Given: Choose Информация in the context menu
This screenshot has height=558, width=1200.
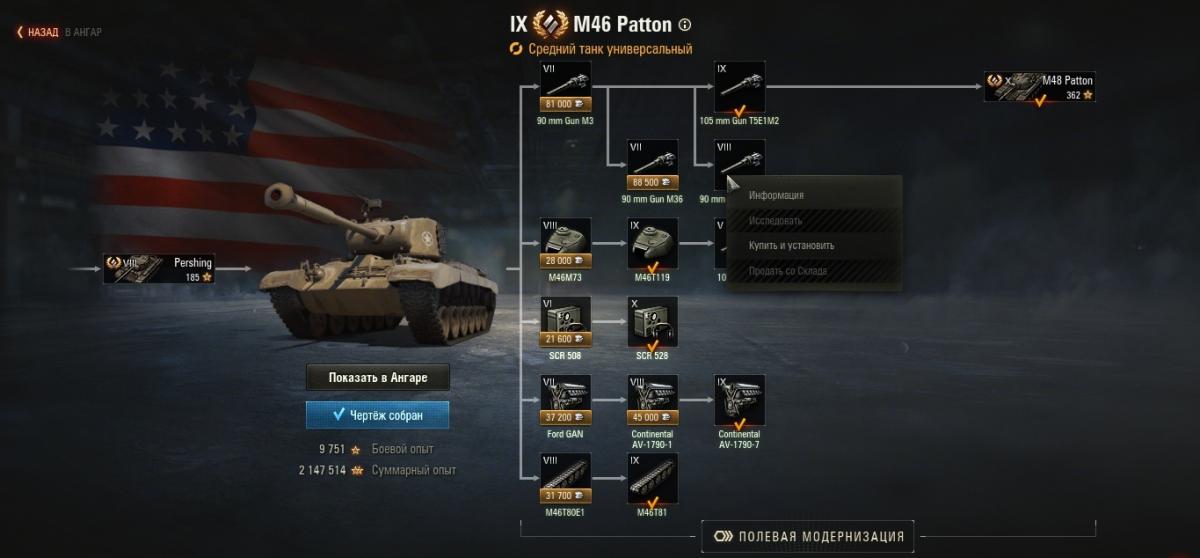Looking at the screenshot, I should pyautogui.click(x=776, y=196).
